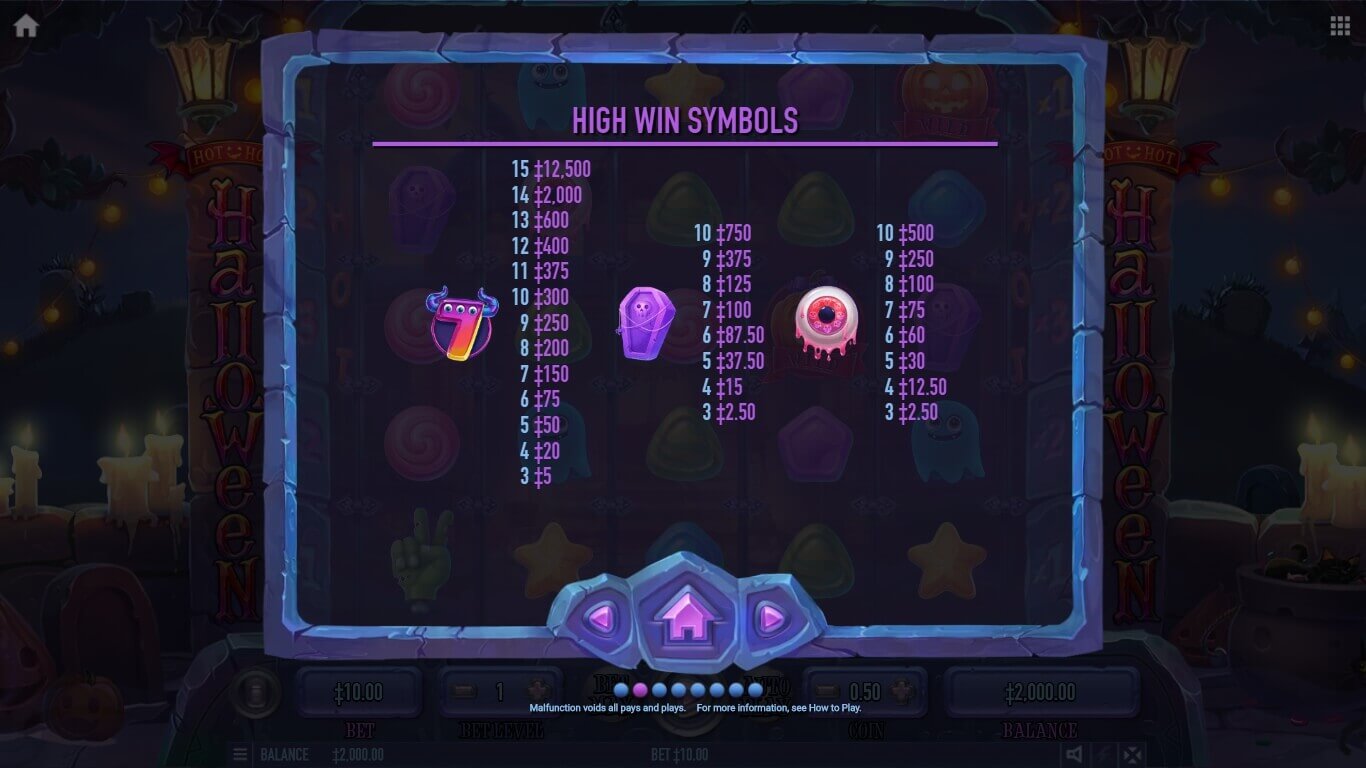Raise the bet level with the plus
Viewport: 1366px width, 768px height.
[x=536, y=691]
